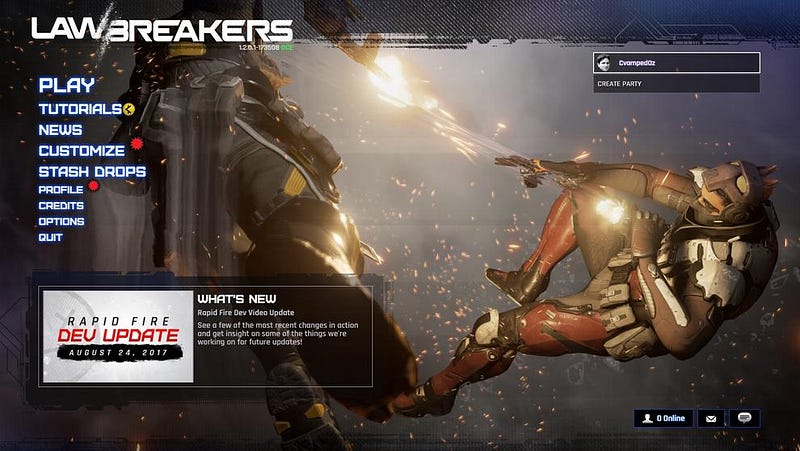Open the 0 Online friends list
The height and width of the screenshot is (451, 800).
663,418
